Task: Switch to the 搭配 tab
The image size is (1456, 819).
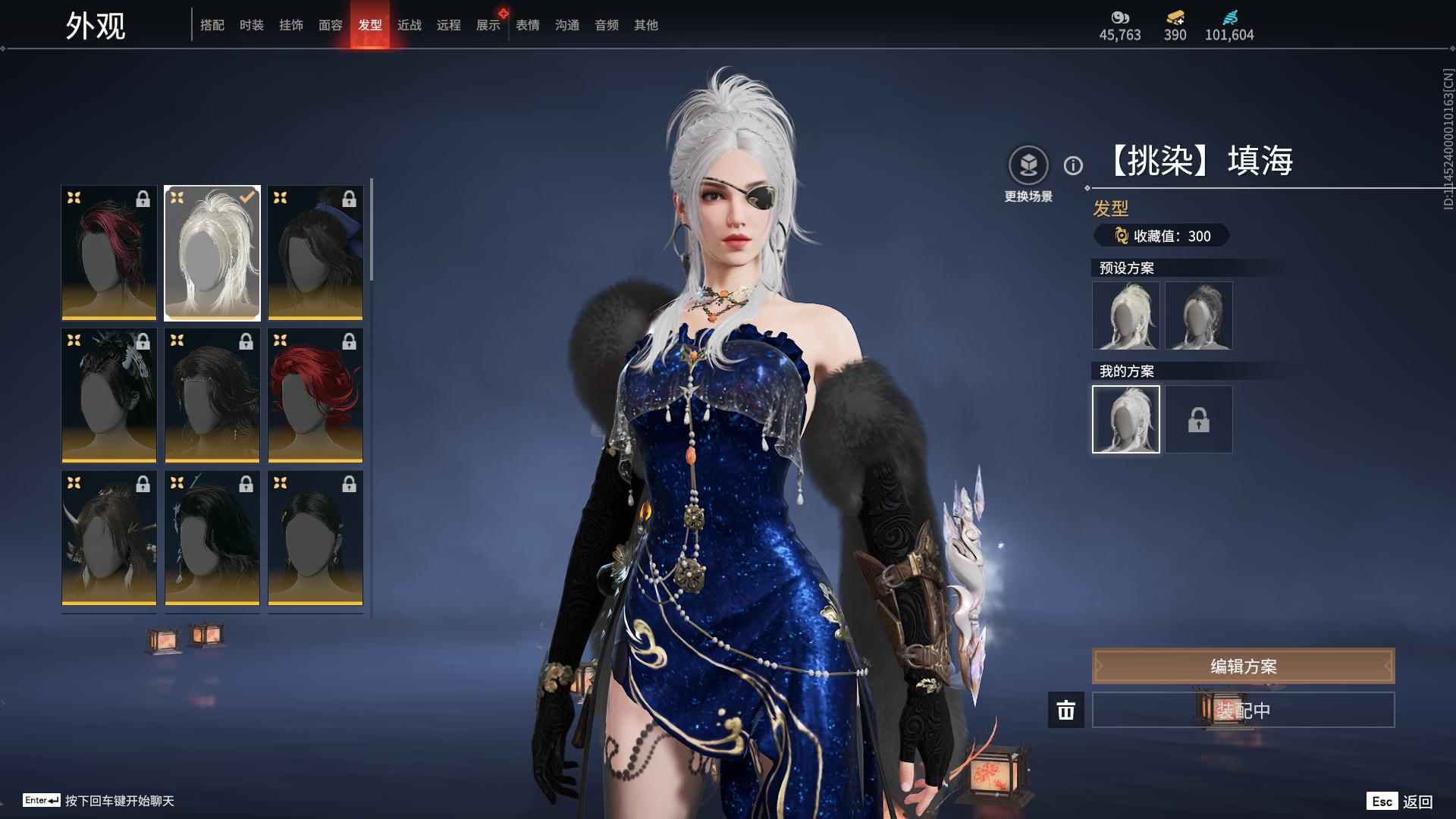Action: [212, 25]
